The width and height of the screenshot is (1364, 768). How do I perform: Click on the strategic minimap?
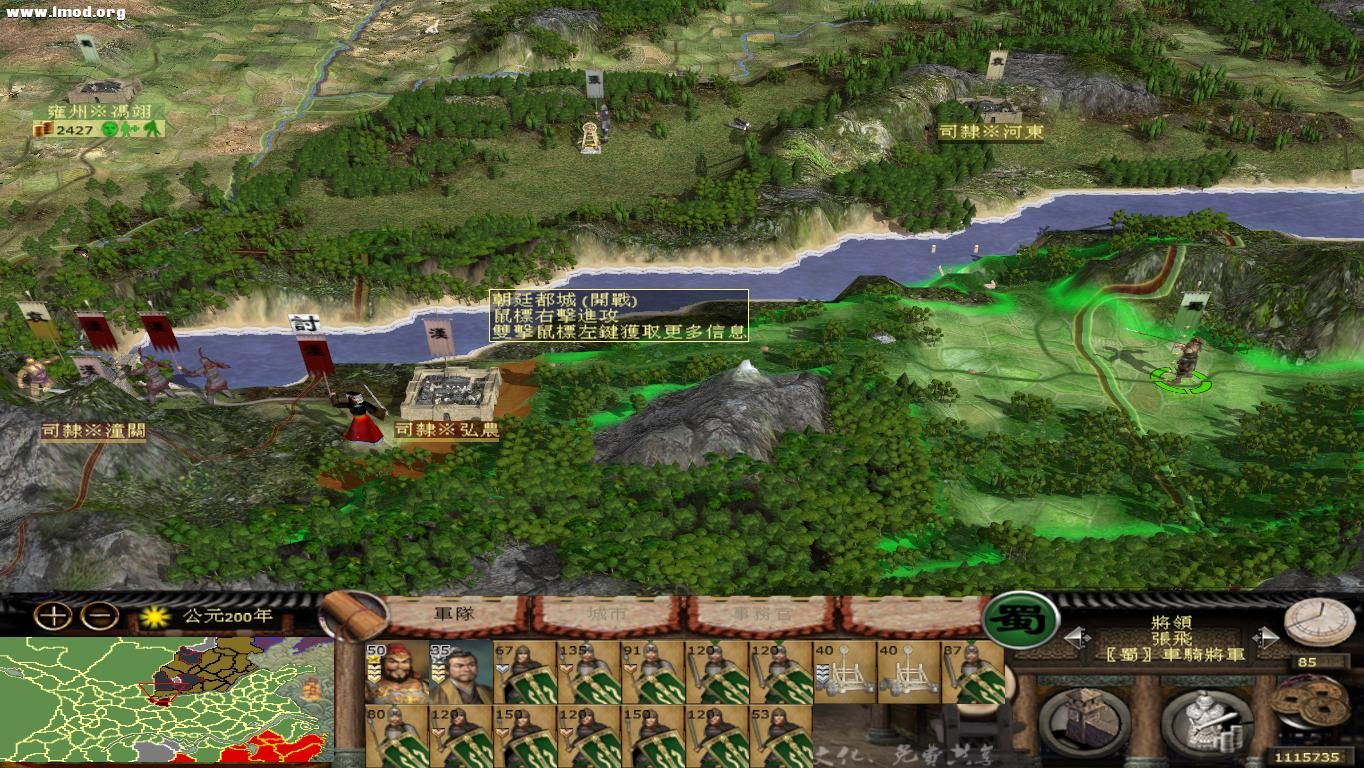point(167,701)
